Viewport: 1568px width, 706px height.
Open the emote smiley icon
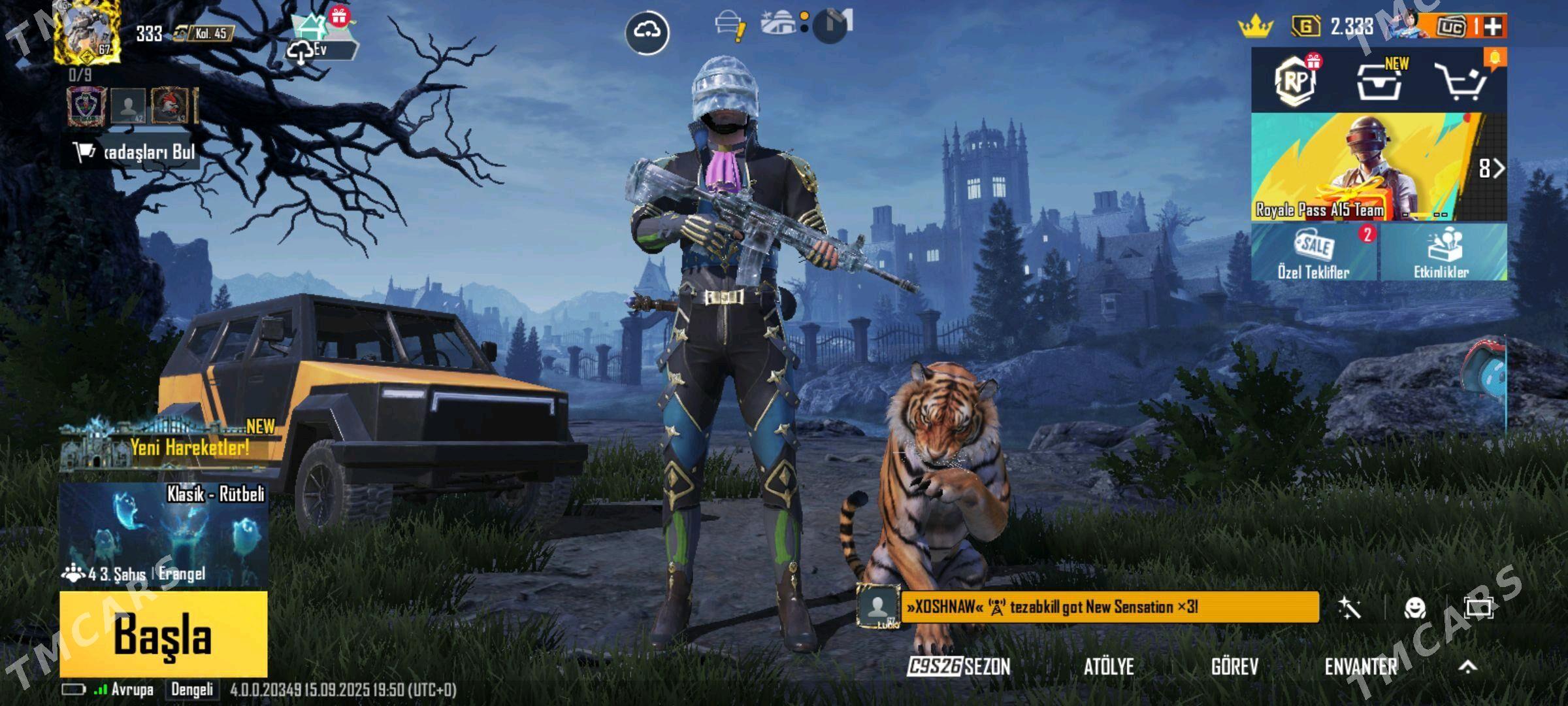pyautogui.click(x=1414, y=608)
